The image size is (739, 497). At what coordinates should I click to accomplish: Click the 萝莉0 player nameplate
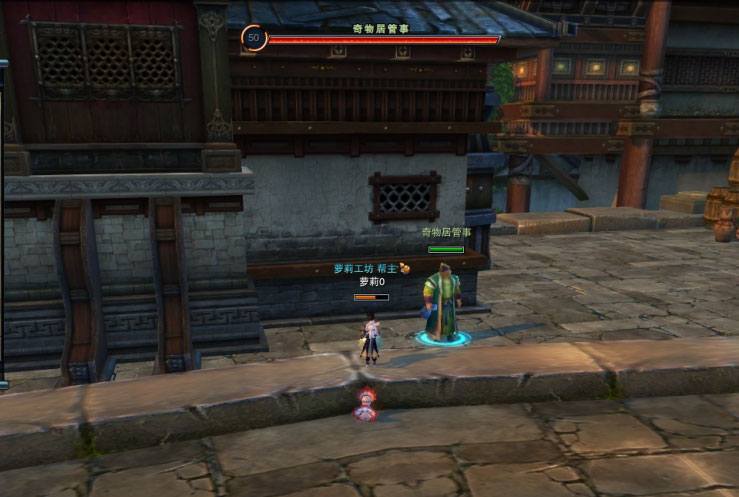[372, 282]
